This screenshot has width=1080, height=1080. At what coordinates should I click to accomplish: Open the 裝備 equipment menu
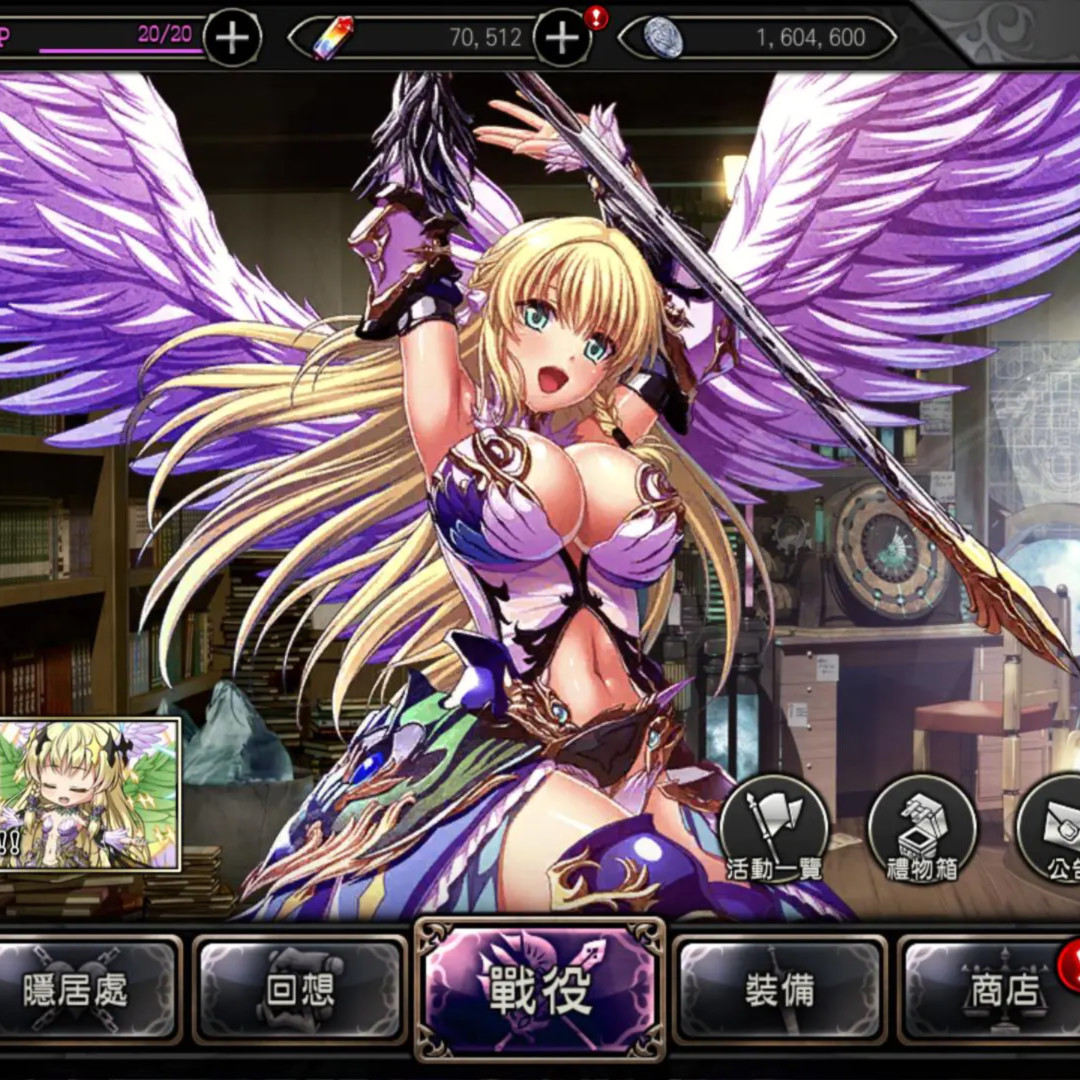pyautogui.click(x=779, y=990)
